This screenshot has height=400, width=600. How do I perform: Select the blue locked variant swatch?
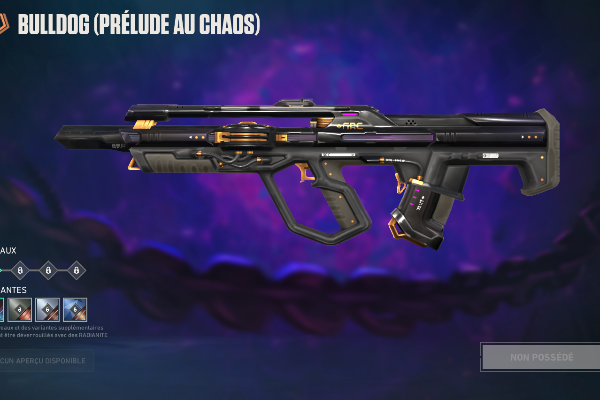coord(75,310)
